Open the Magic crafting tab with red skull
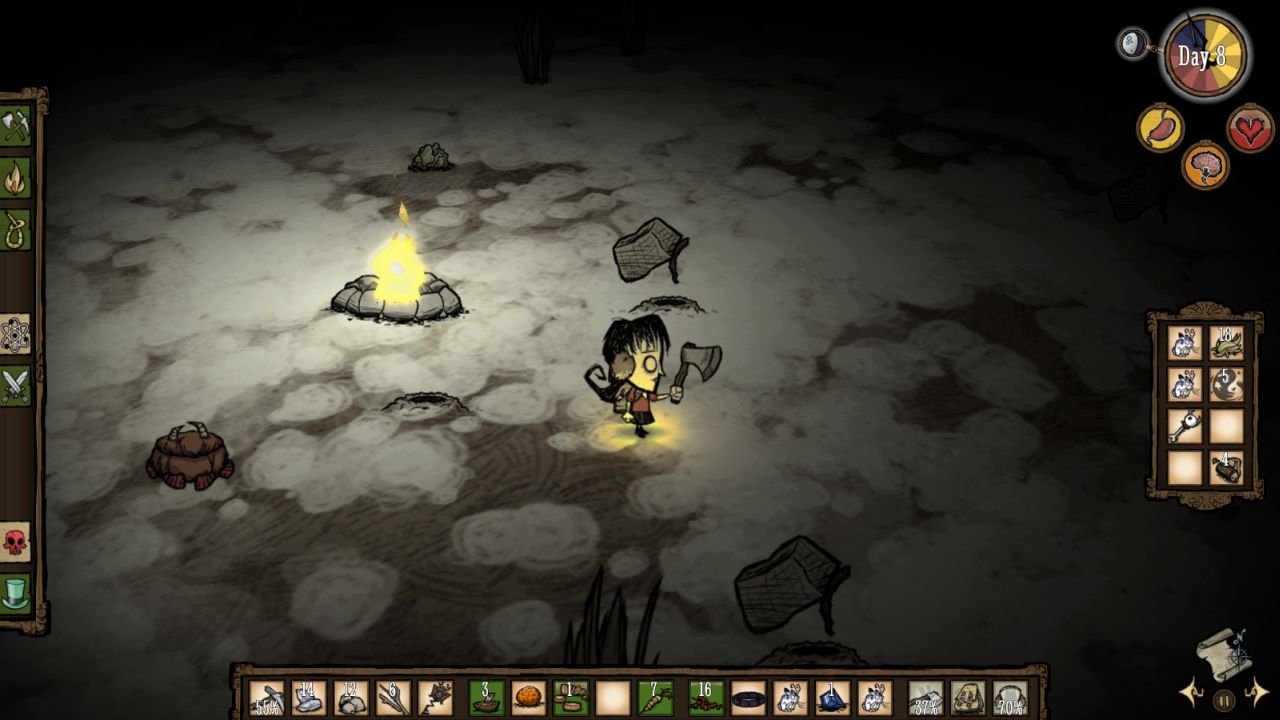This screenshot has width=1280, height=720. point(16,541)
